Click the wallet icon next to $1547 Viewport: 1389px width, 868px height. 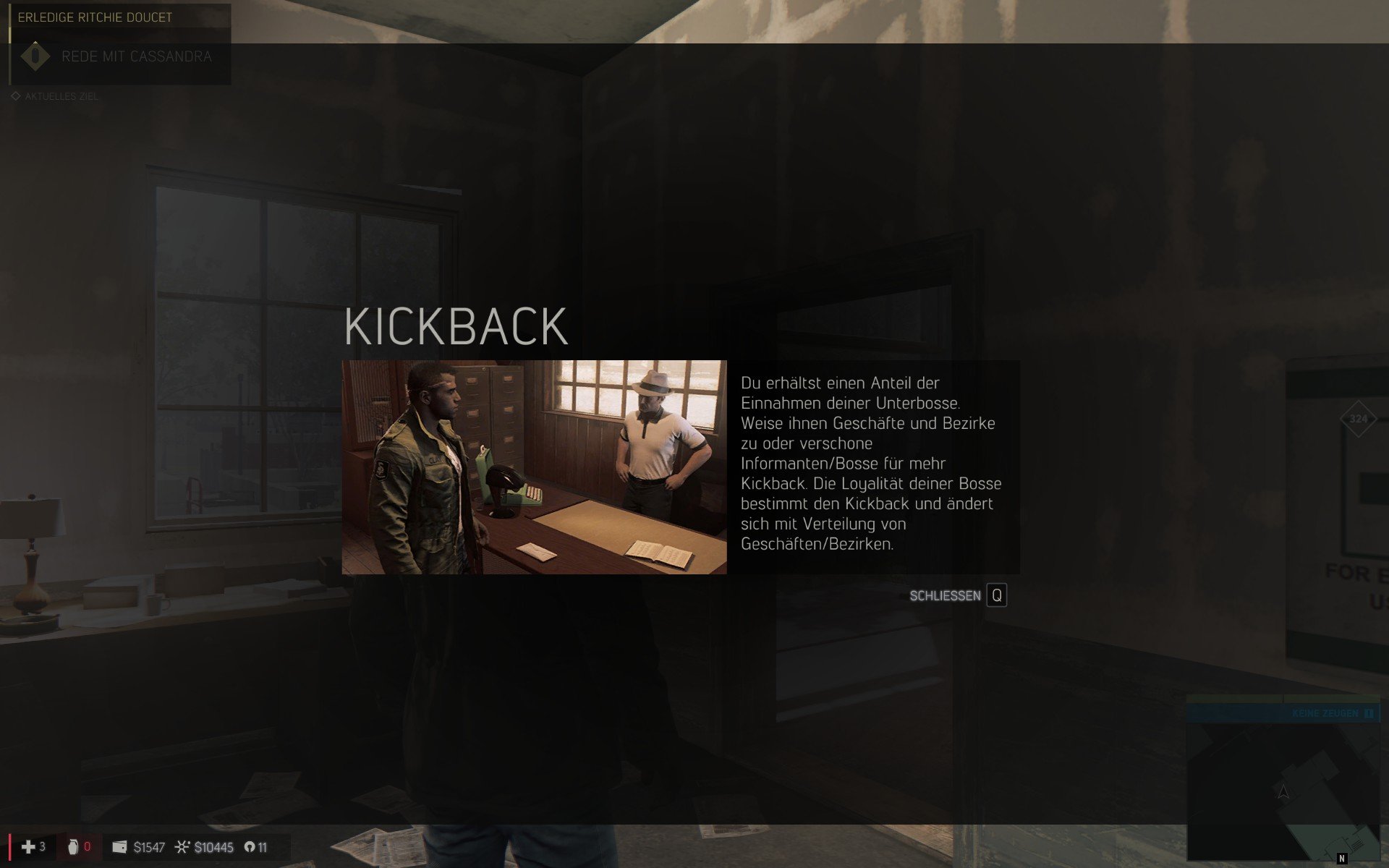[x=120, y=846]
